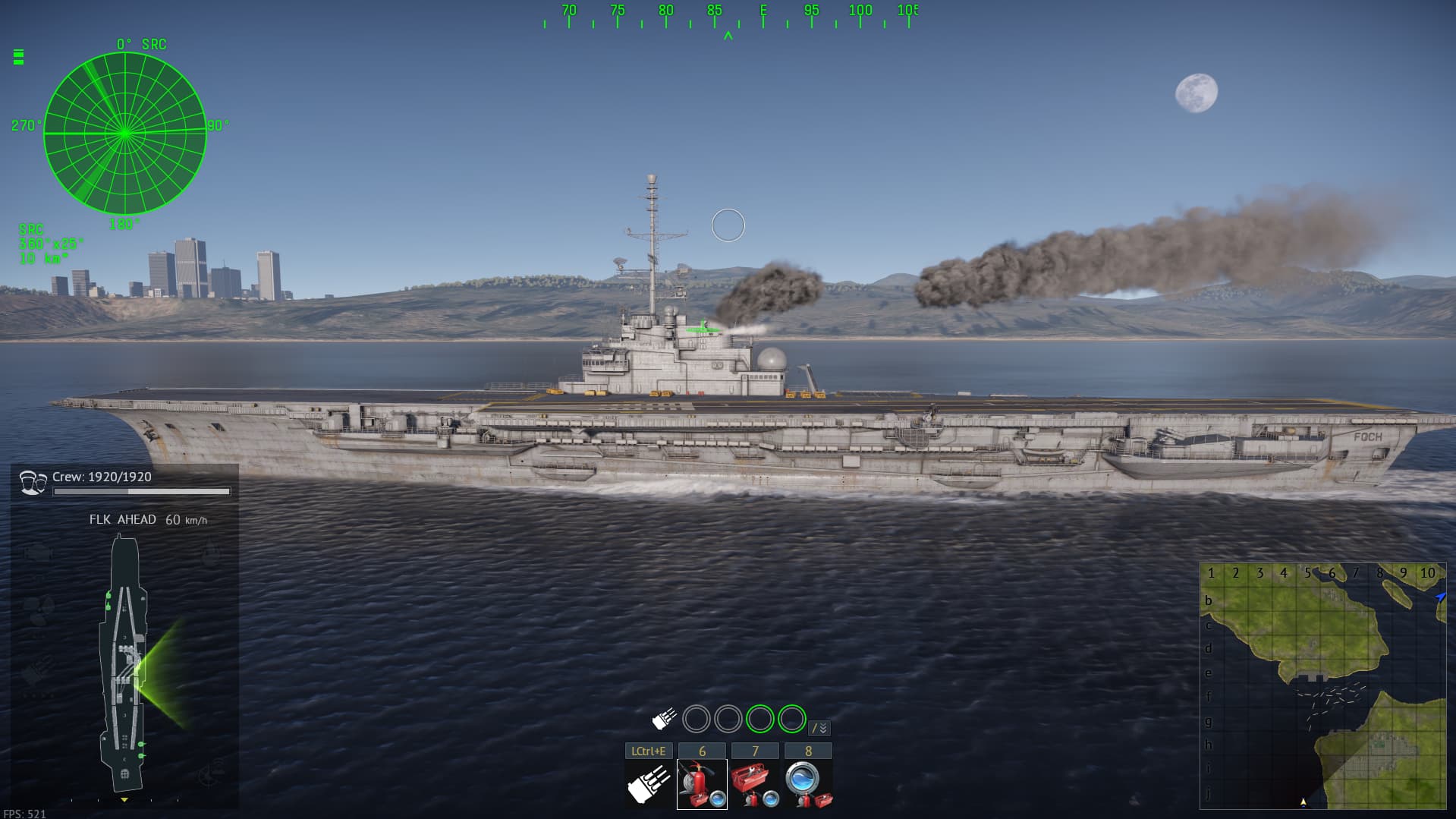Viewport: 1456px width, 819px height.
Task: Expand the weapon list with the double-chevron control
Action: (x=819, y=726)
